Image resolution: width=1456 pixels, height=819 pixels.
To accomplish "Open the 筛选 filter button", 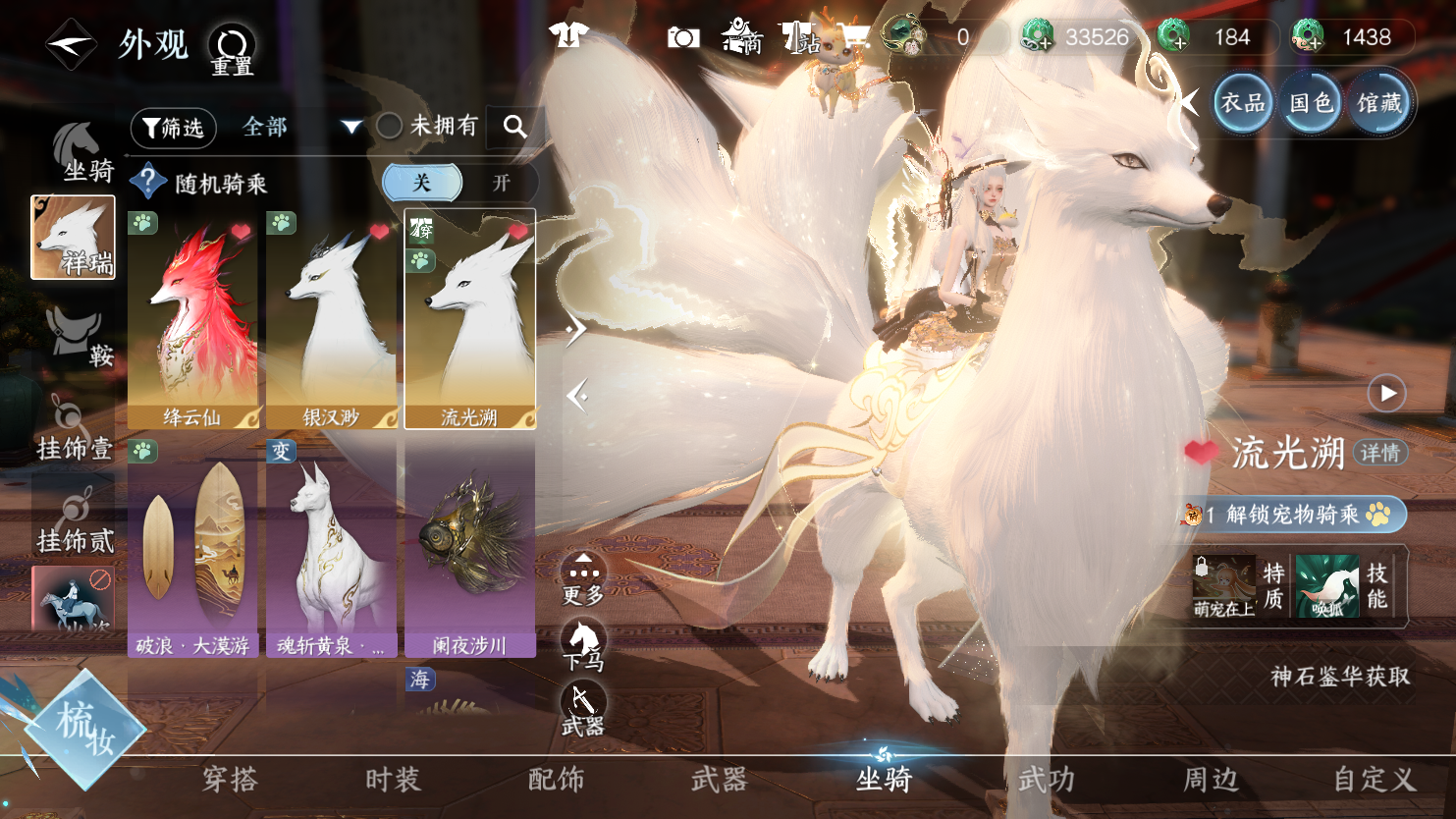I will (x=173, y=128).
